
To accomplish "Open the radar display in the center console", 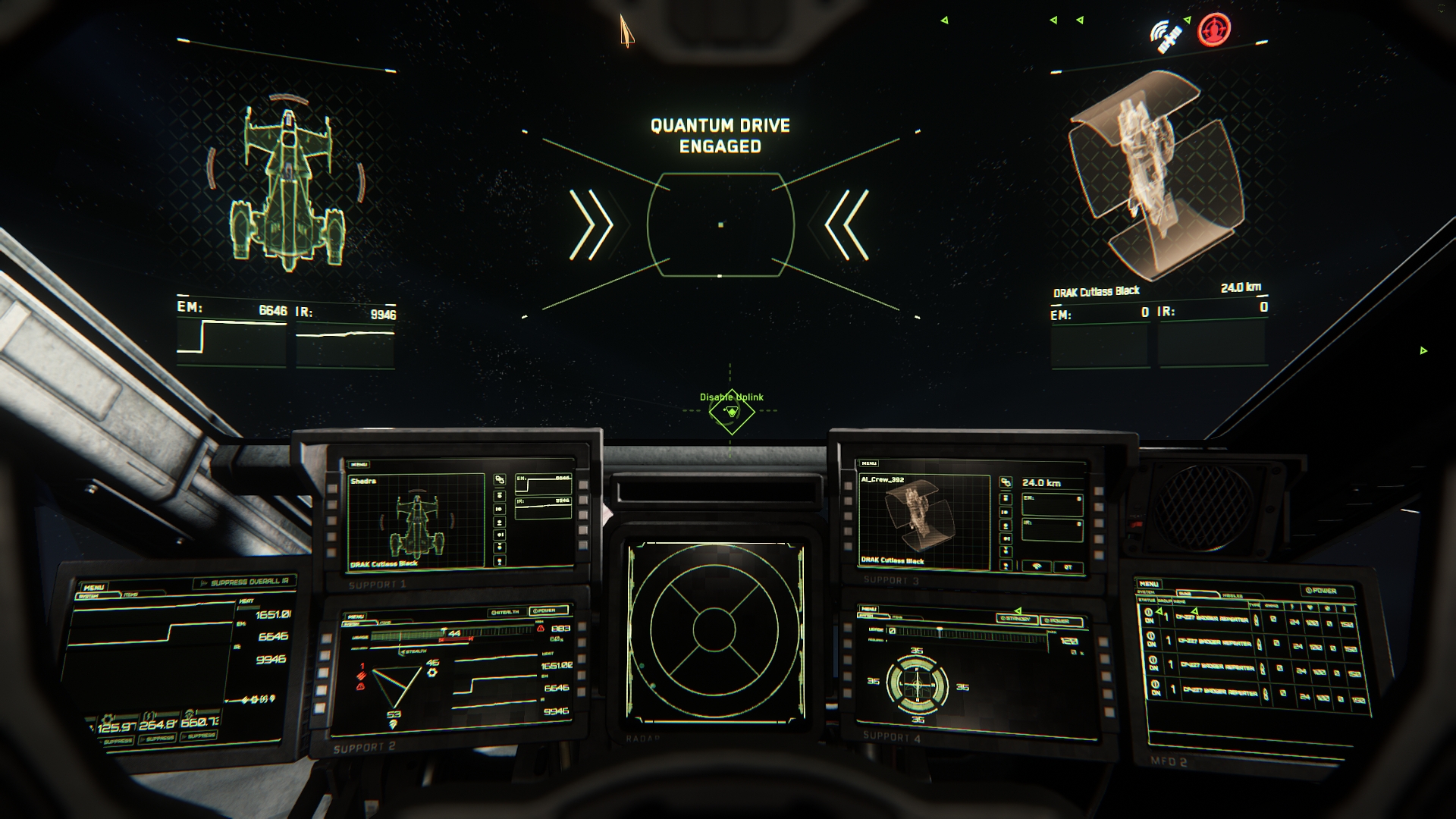I will (714, 629).
